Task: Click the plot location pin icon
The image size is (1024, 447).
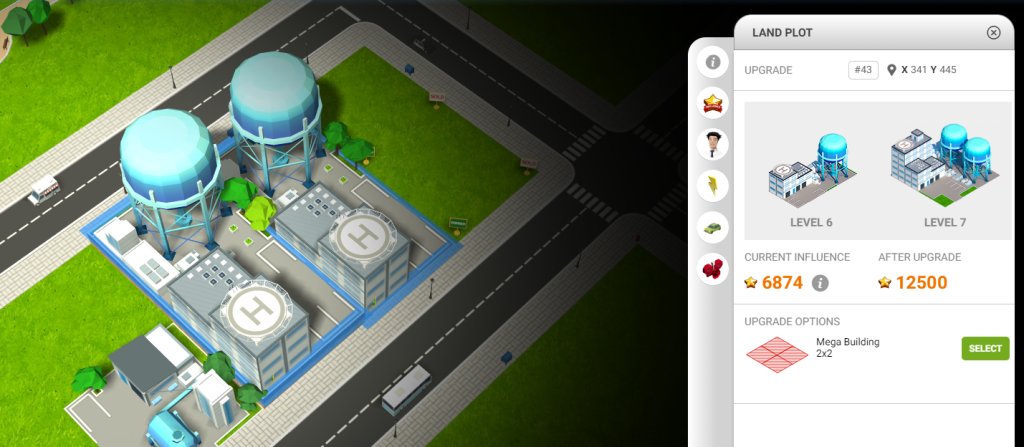Action: click(891, 70)
